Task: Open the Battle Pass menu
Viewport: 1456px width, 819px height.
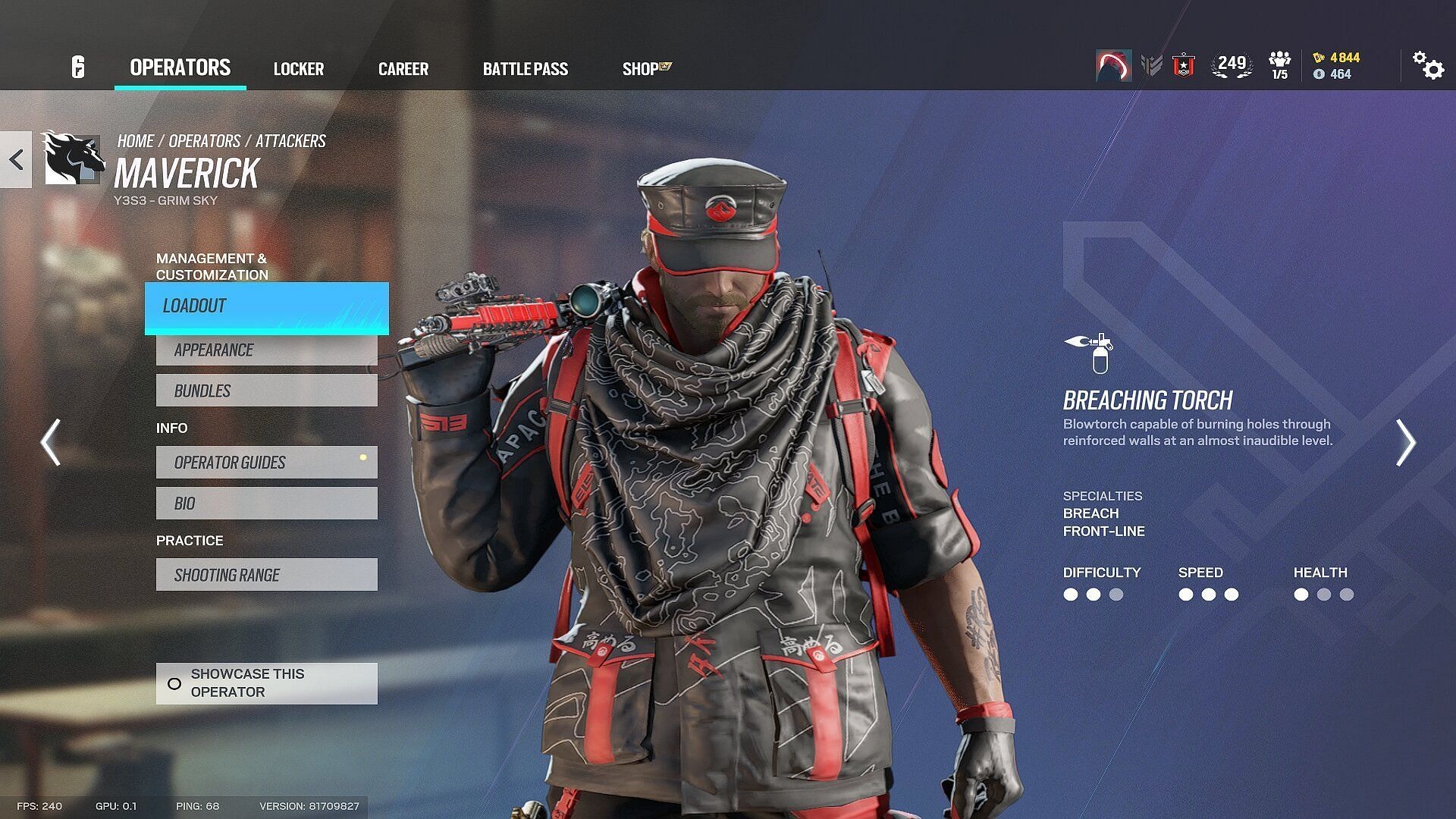Action: tap(526, 69)
